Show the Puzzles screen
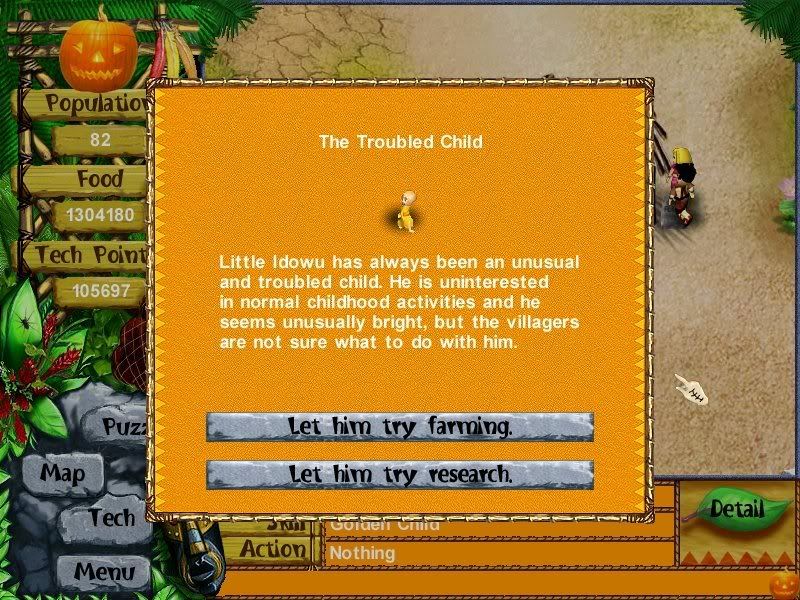 125,428
